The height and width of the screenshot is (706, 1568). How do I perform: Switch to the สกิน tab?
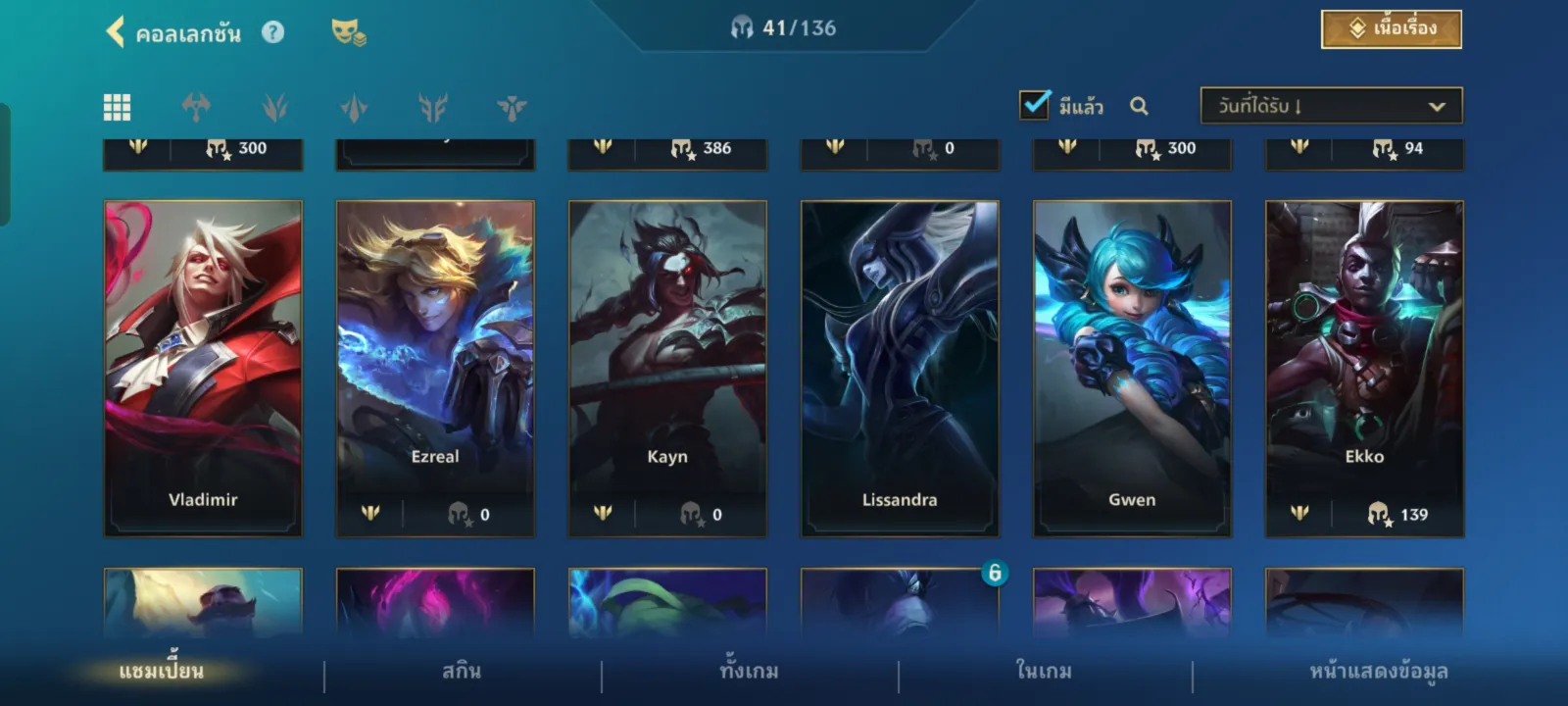pos(462,672)
